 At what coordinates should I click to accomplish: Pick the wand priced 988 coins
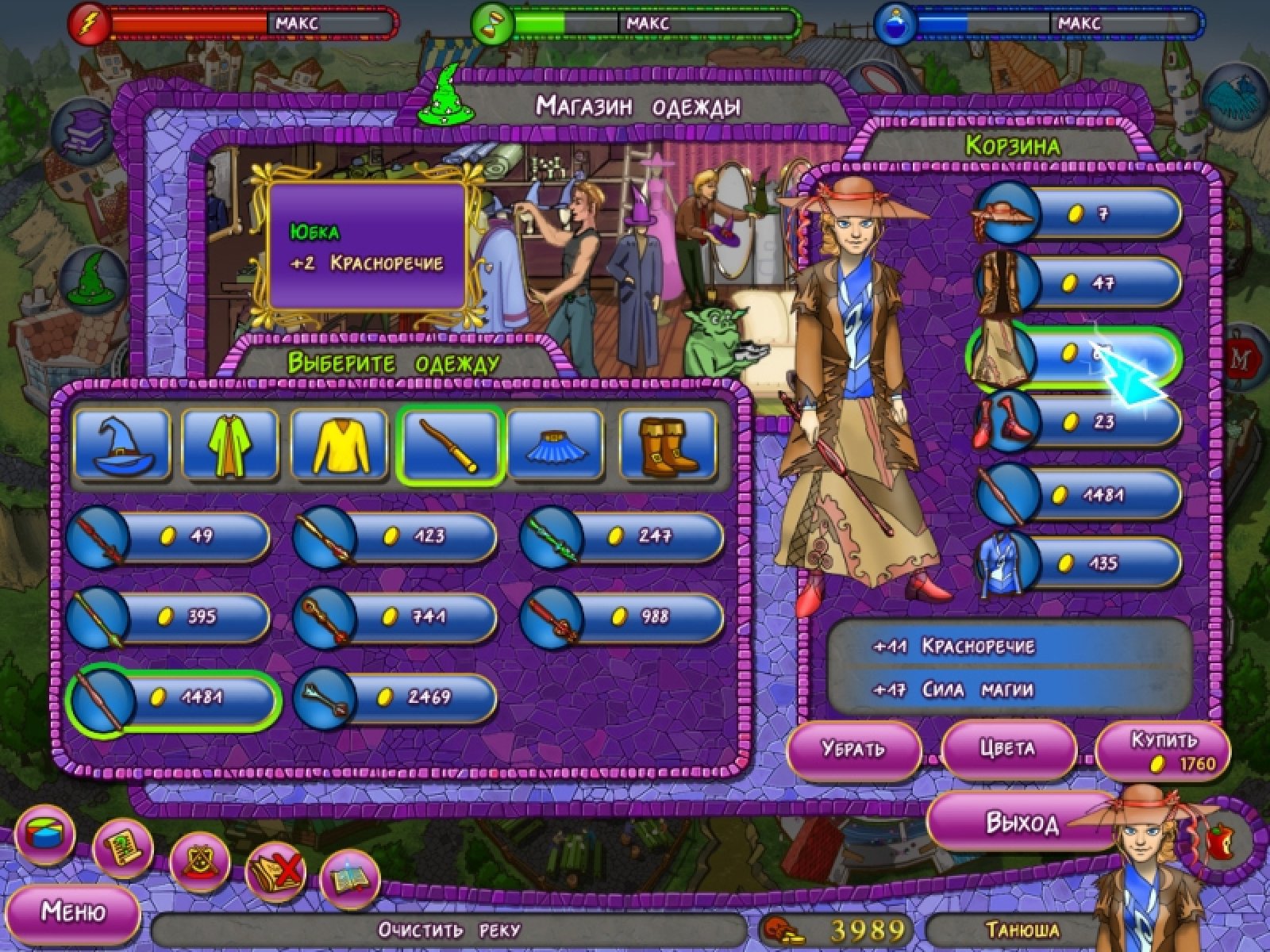point(622,616)
